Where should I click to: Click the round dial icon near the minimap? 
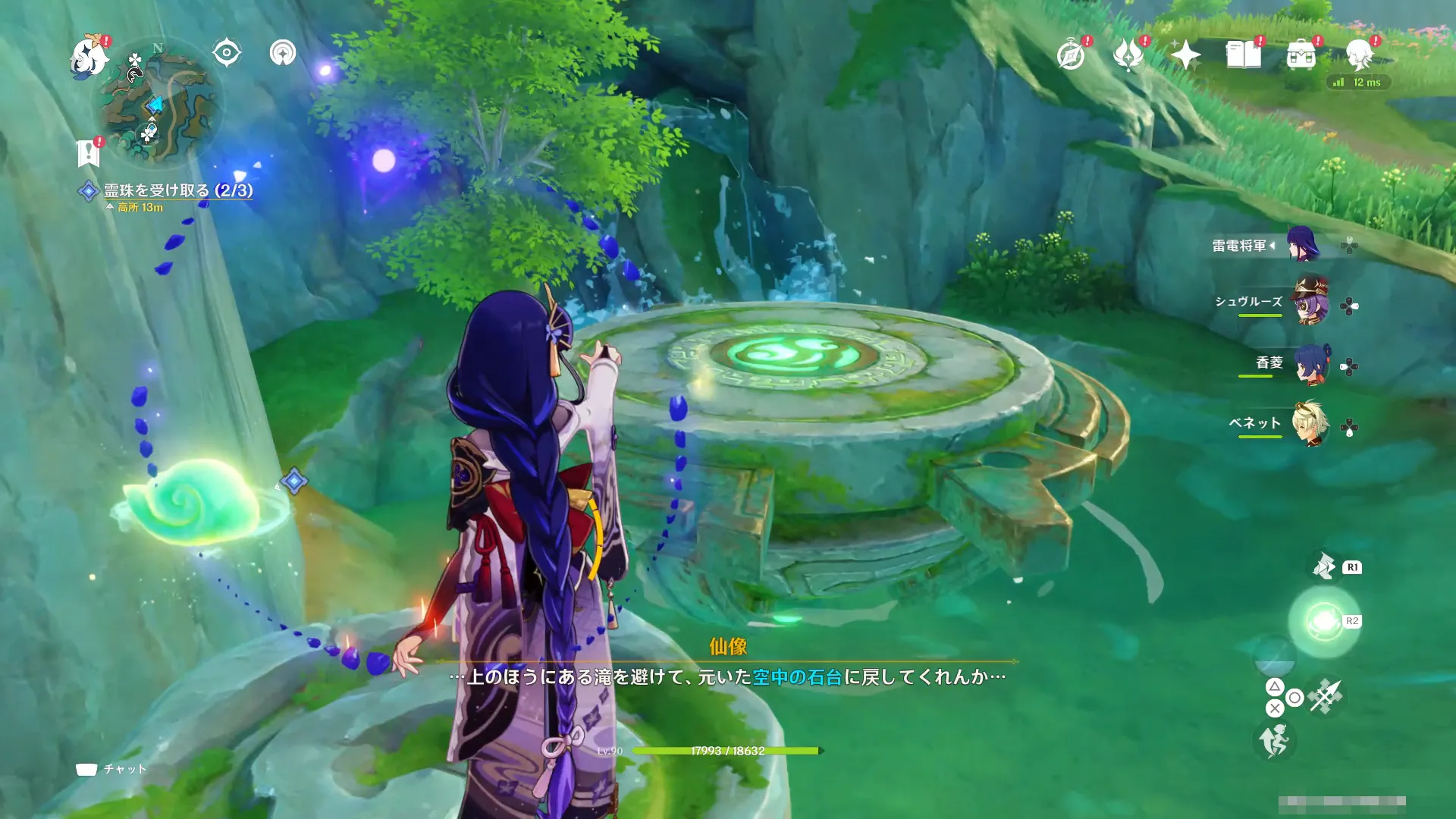[x=283, y=53]
